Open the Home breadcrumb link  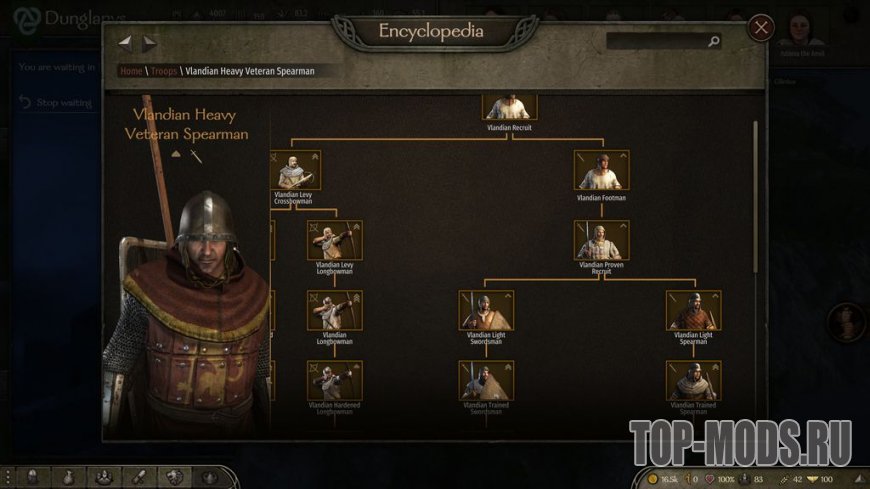(x=131, y=71)
